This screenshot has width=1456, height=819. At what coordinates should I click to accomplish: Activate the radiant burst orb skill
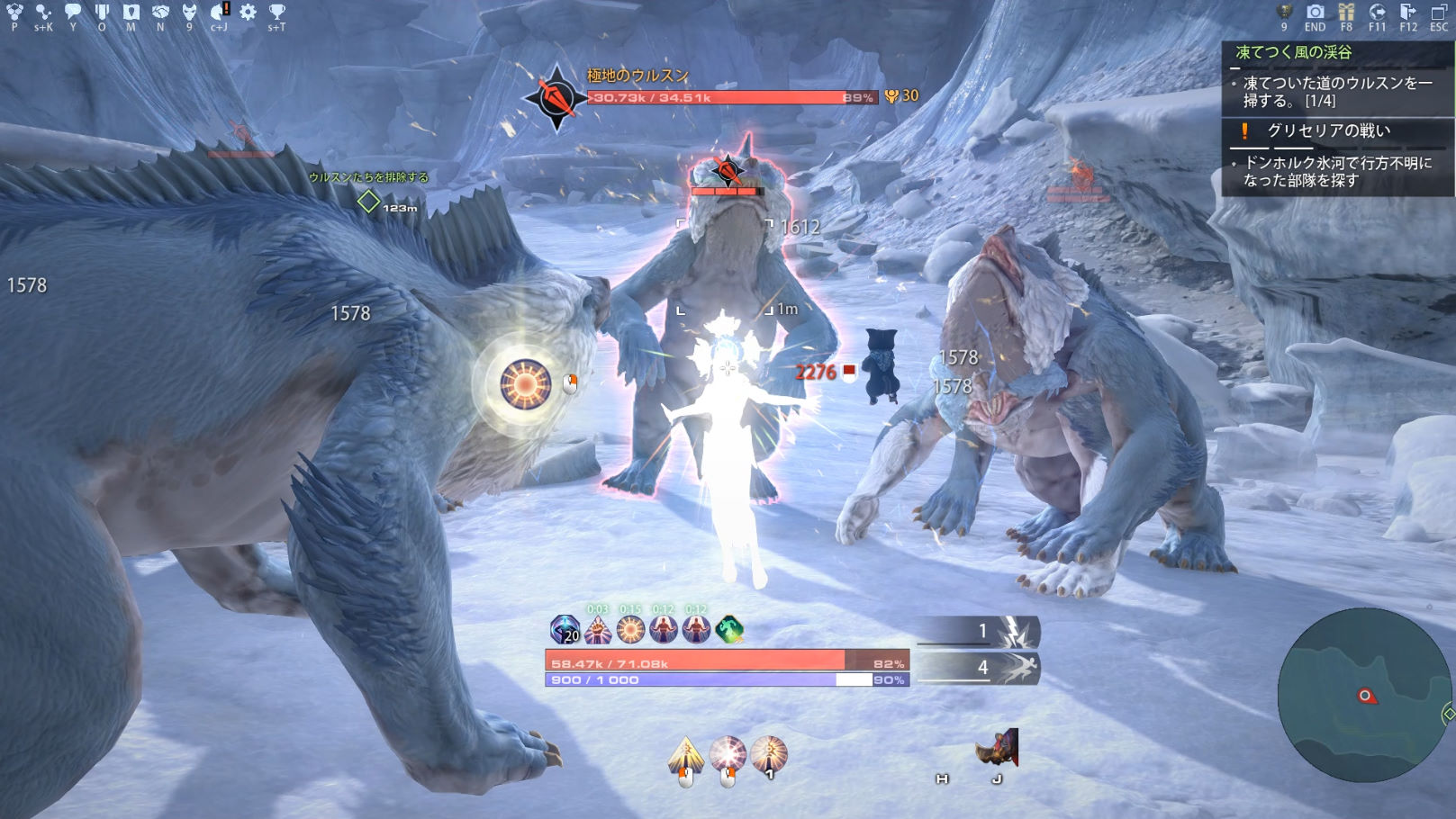[x=728, y=754]
